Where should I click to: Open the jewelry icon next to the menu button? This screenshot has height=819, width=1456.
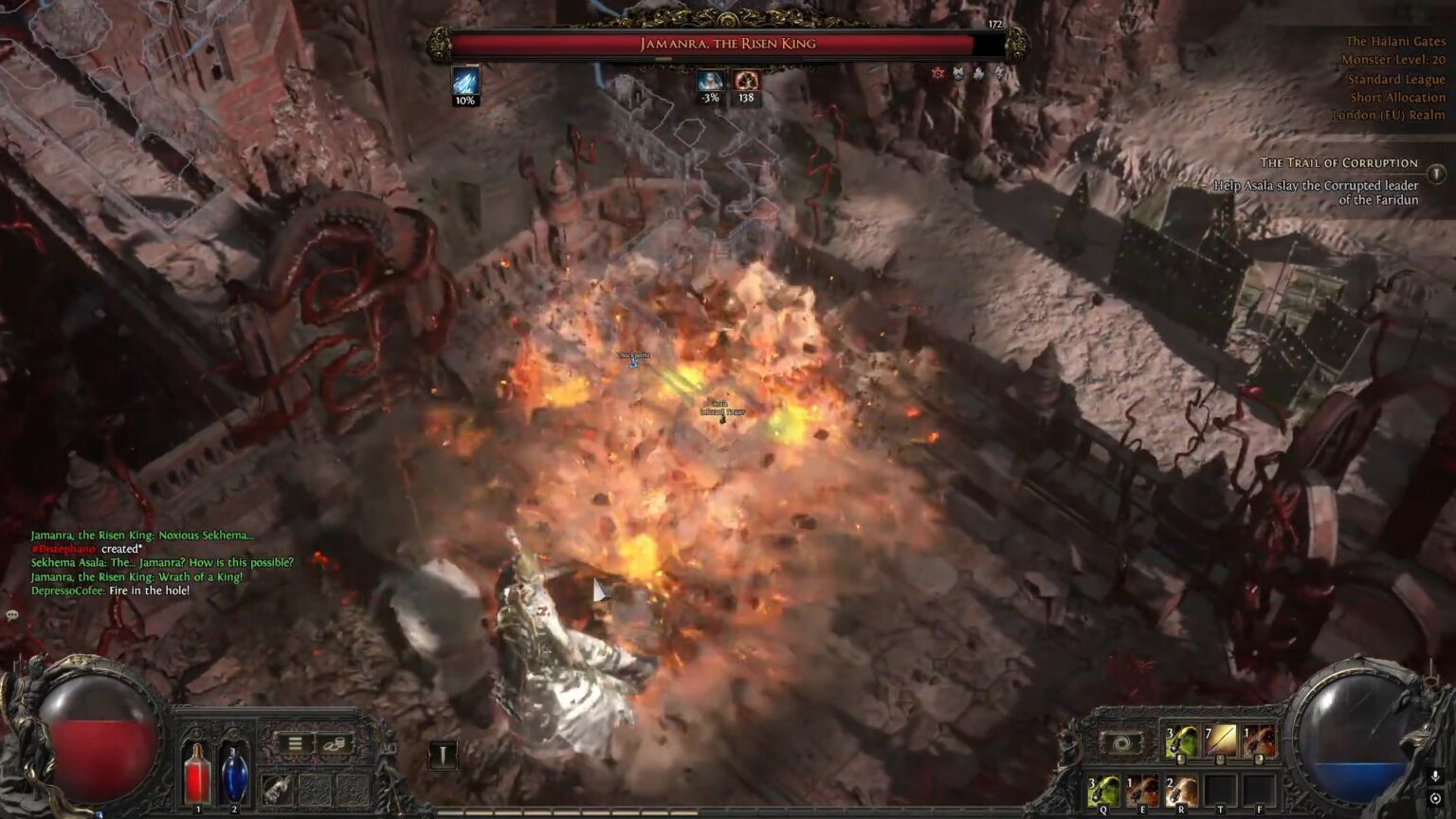point(334,743)
